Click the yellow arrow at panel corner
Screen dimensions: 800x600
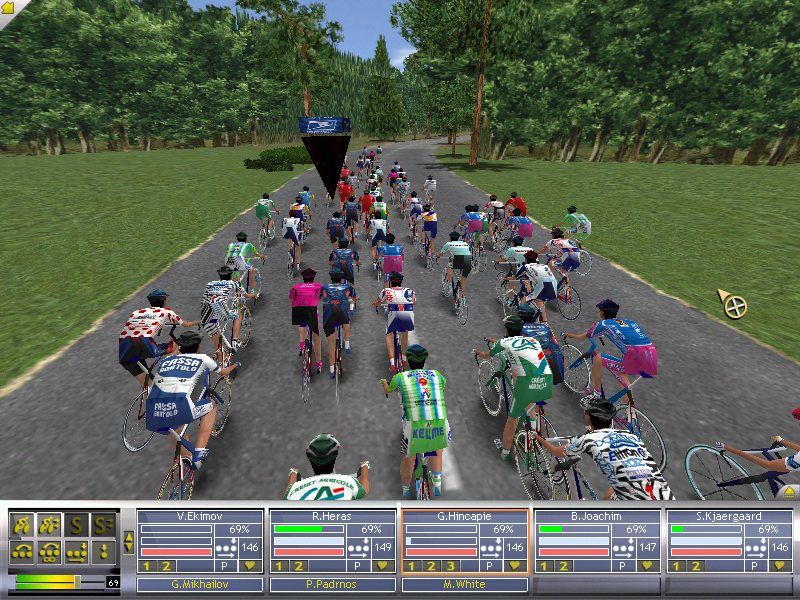(x=790, y=490)
